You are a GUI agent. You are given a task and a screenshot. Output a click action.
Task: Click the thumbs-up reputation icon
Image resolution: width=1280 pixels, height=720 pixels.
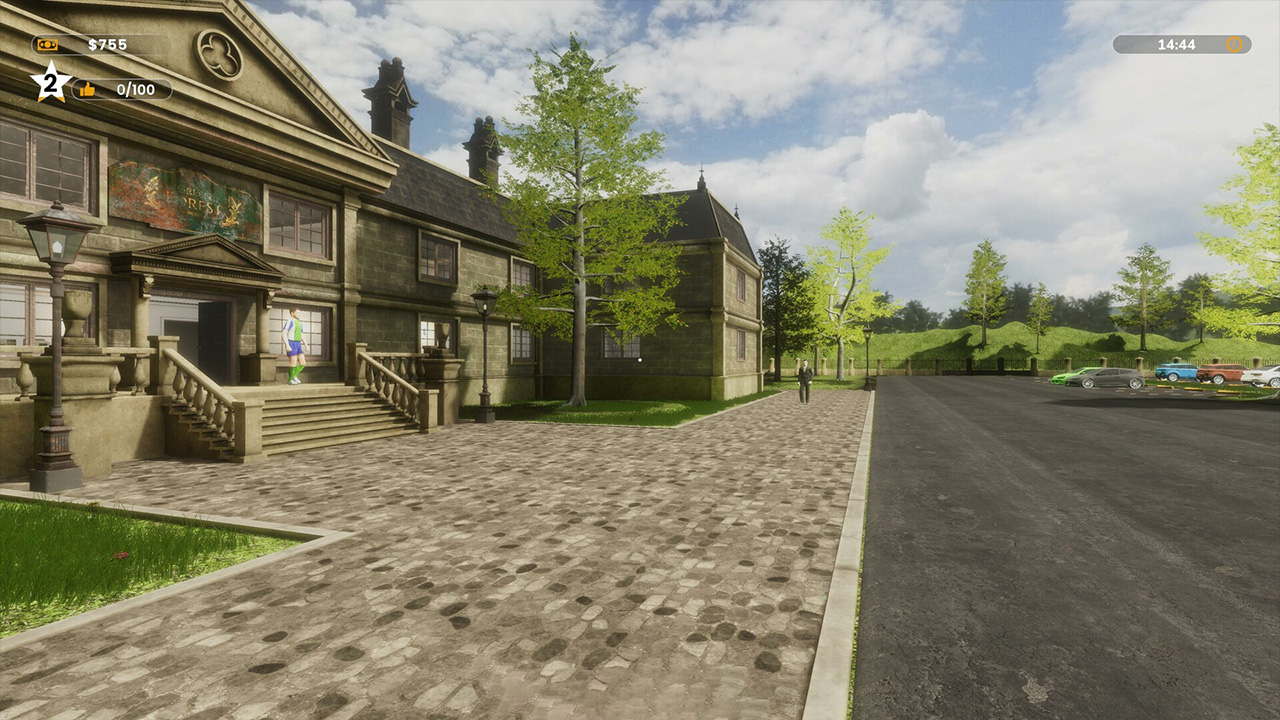click(87, 88)
